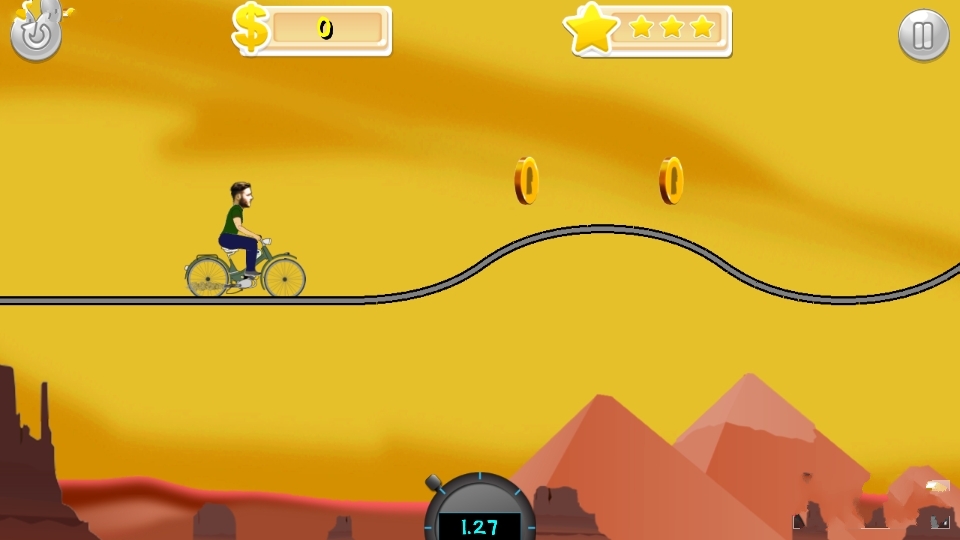Pause the game with the pause button

point(923,36)
